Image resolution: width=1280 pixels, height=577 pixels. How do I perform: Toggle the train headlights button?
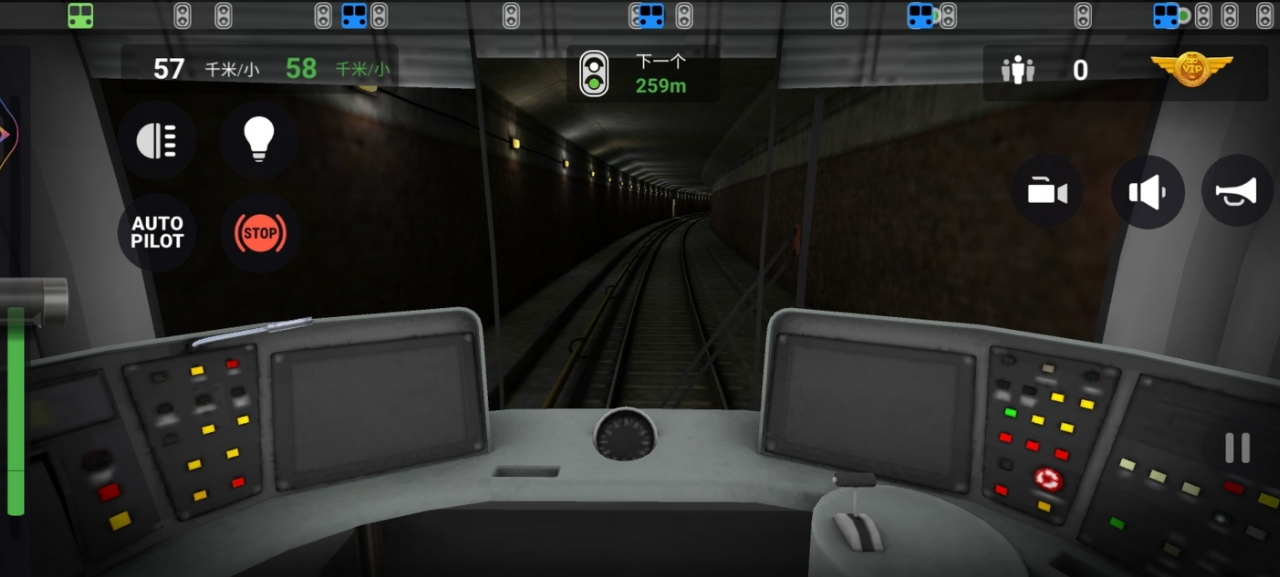tap(157, 140)
